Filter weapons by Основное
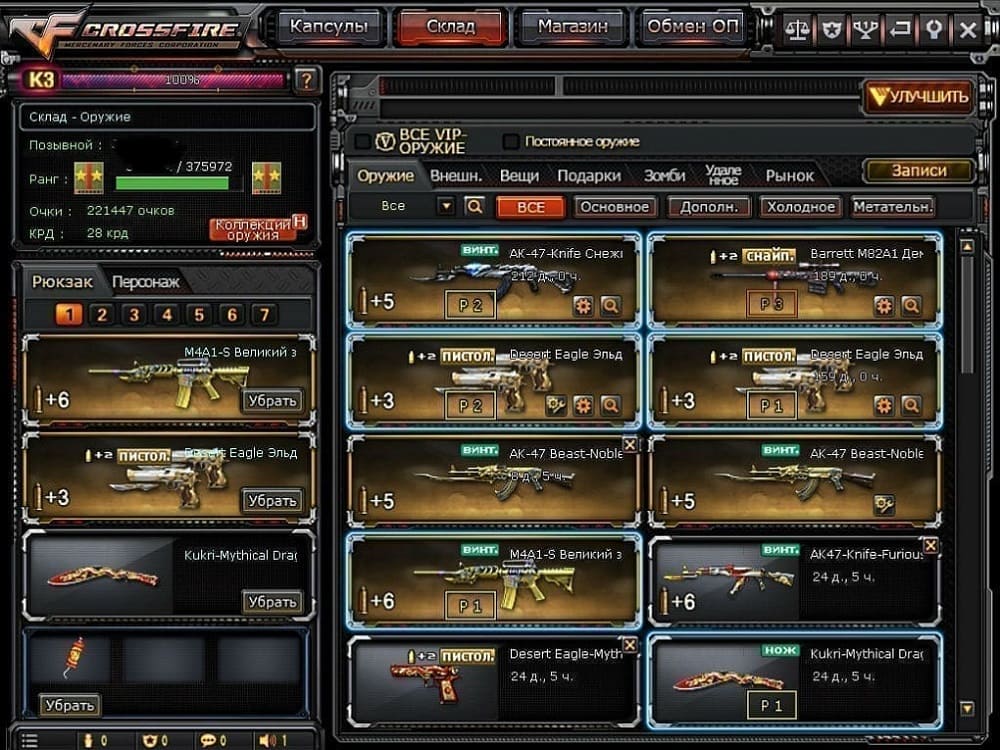The height and width of the screenshot is (750, 1000). 615,207
